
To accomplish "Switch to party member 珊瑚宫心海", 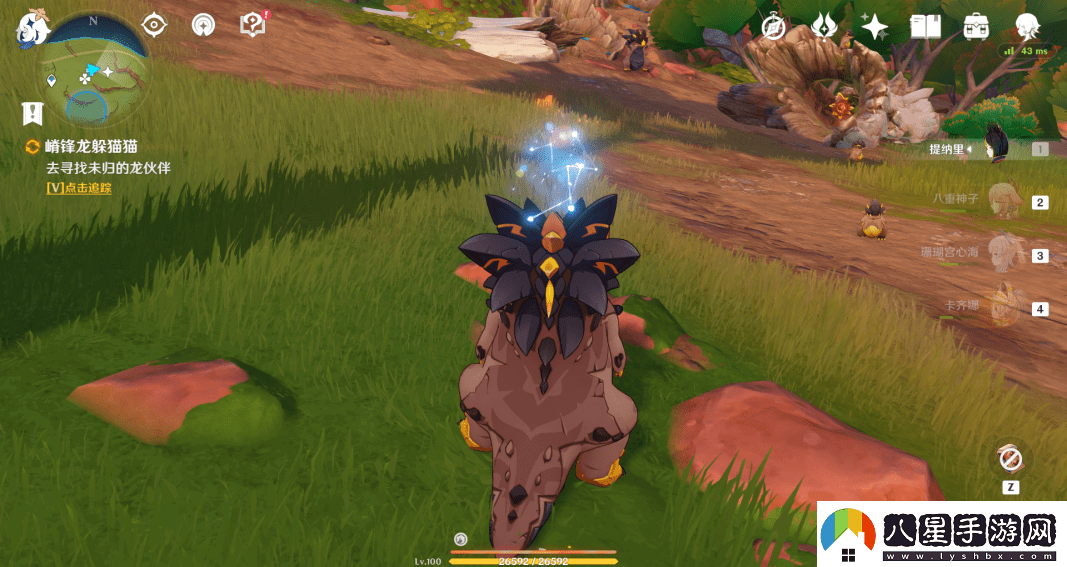I will click(x=1001, y=255).
